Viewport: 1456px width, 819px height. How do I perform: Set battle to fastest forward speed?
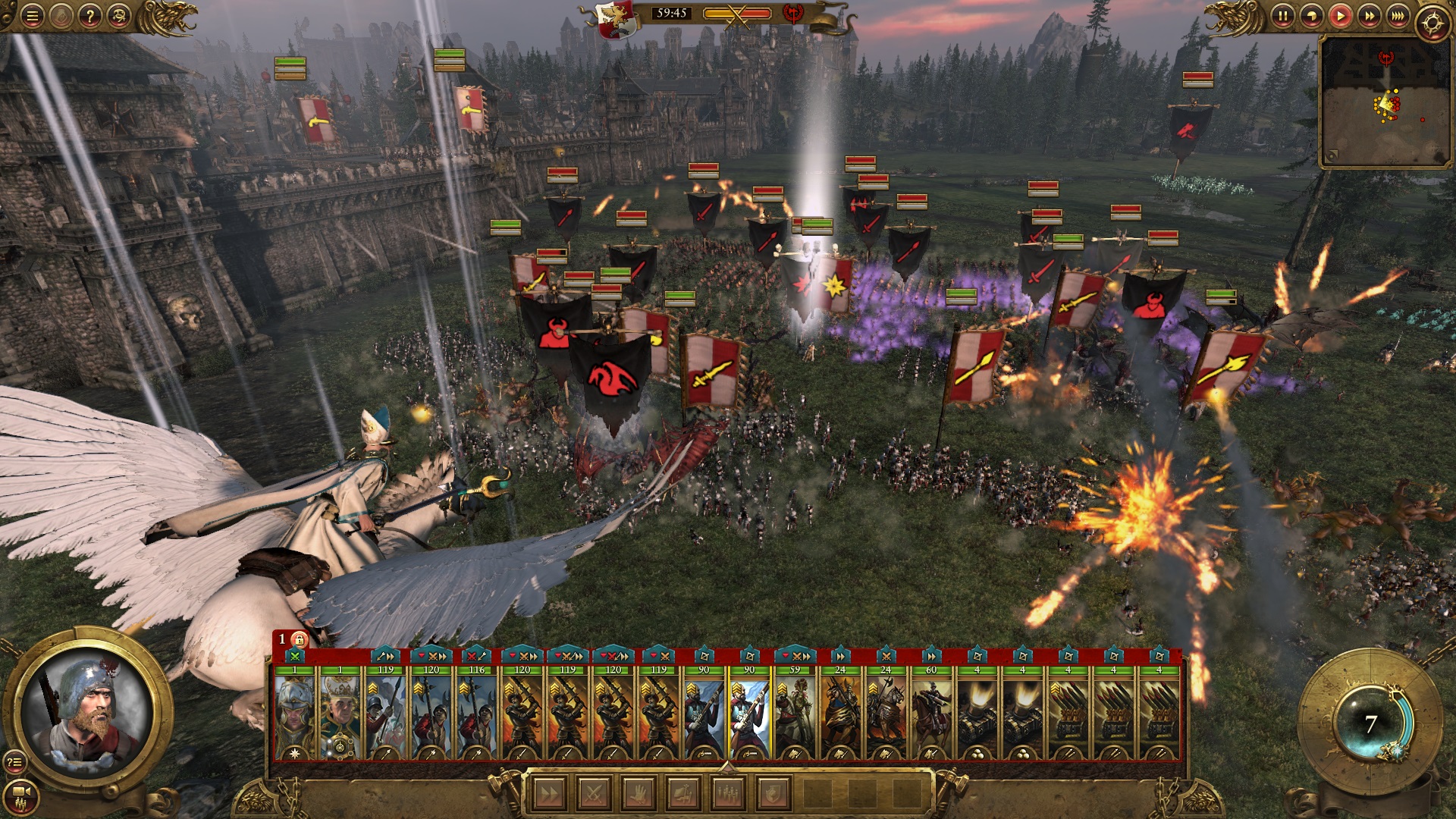(1398, 16)
